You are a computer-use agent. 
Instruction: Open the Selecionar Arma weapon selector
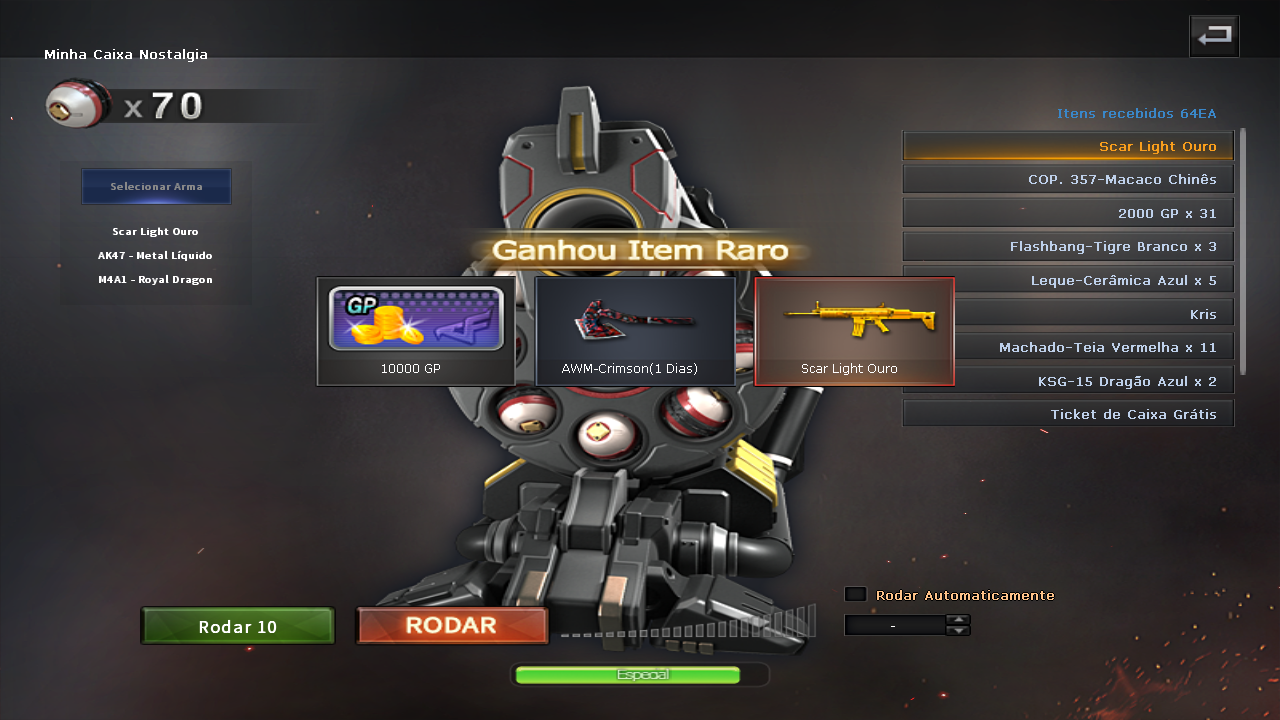(x=156, y=187)
